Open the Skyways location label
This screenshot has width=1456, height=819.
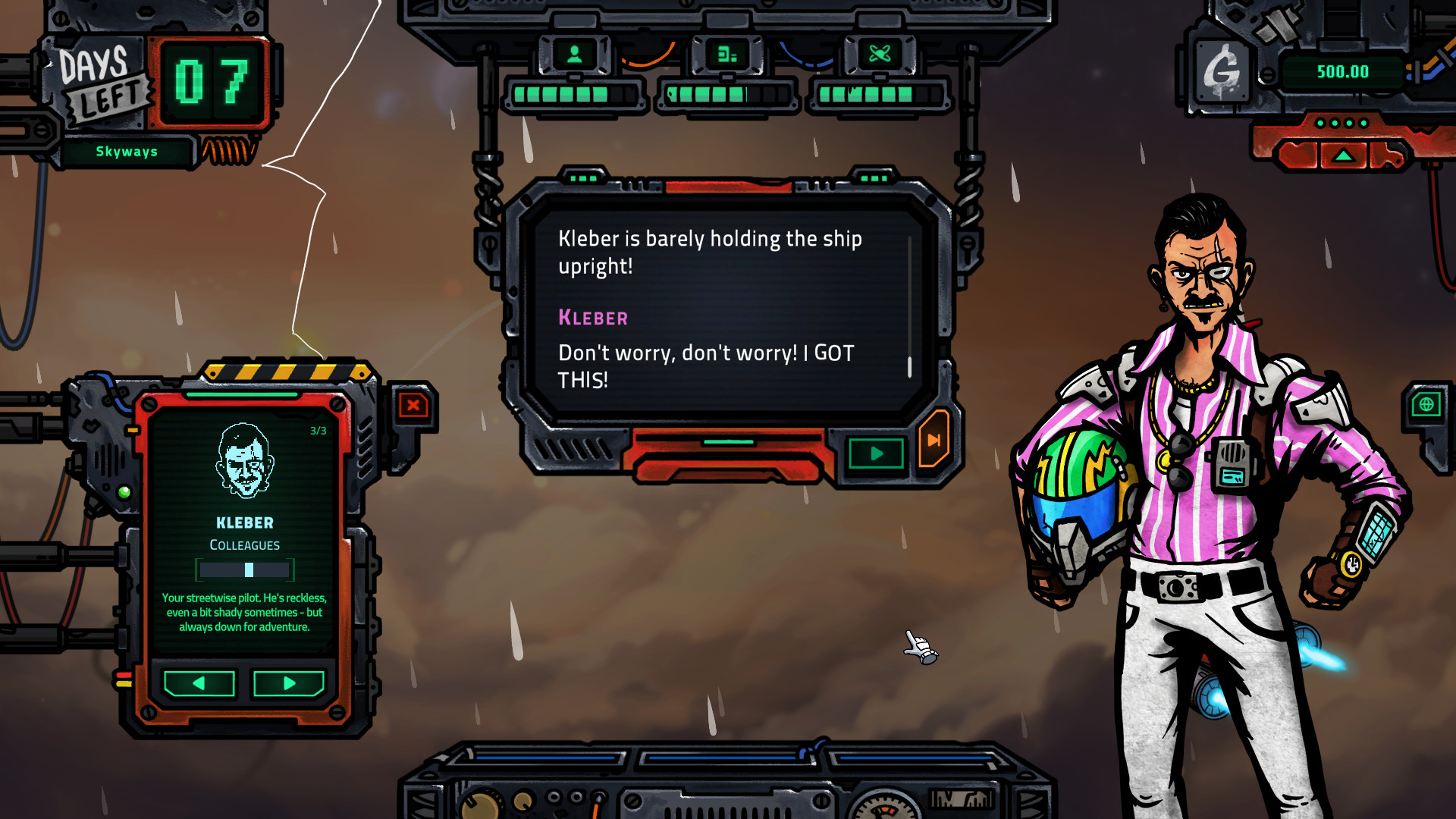coord(127,151)
